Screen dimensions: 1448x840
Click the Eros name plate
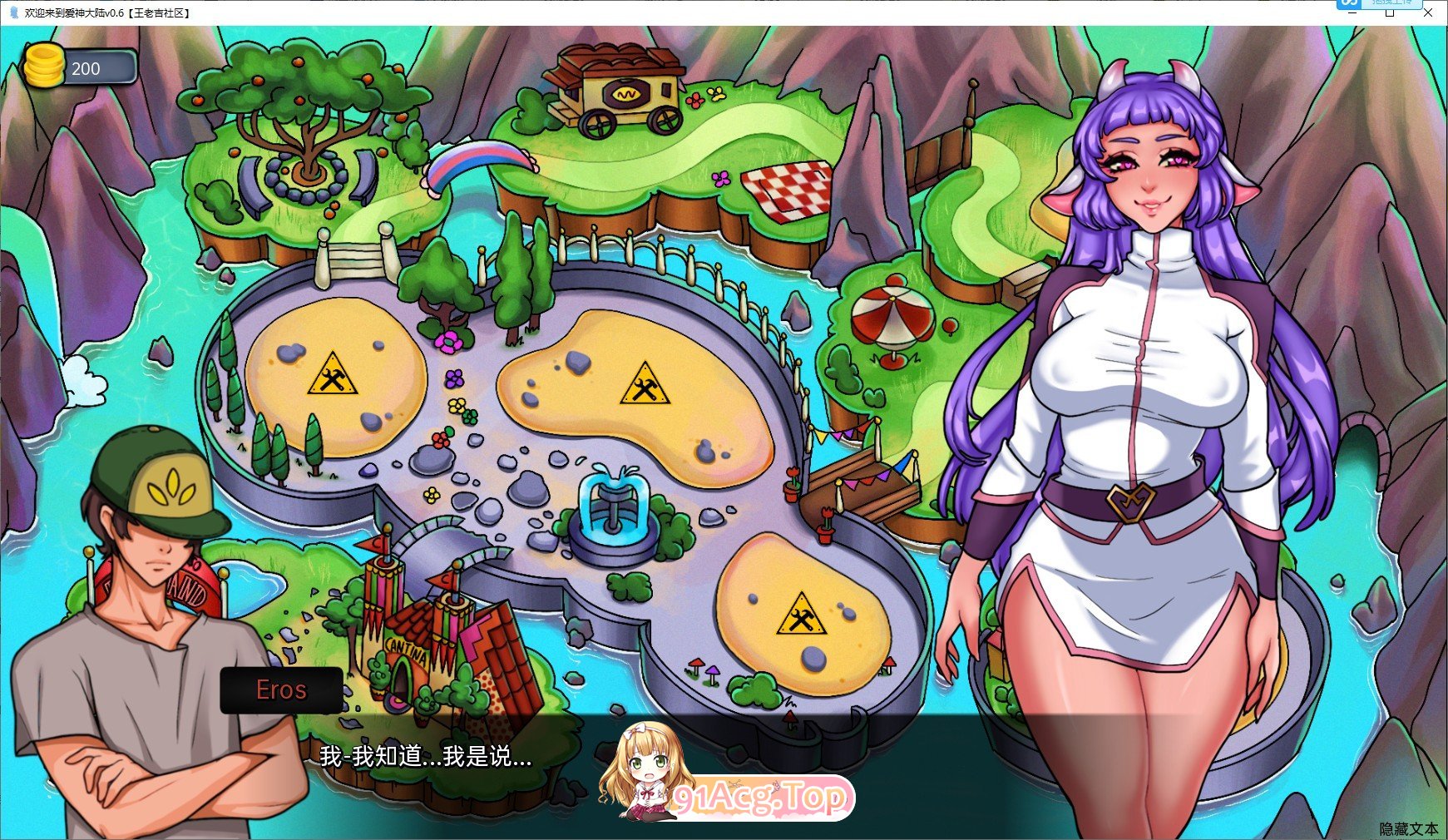[281, 689]
